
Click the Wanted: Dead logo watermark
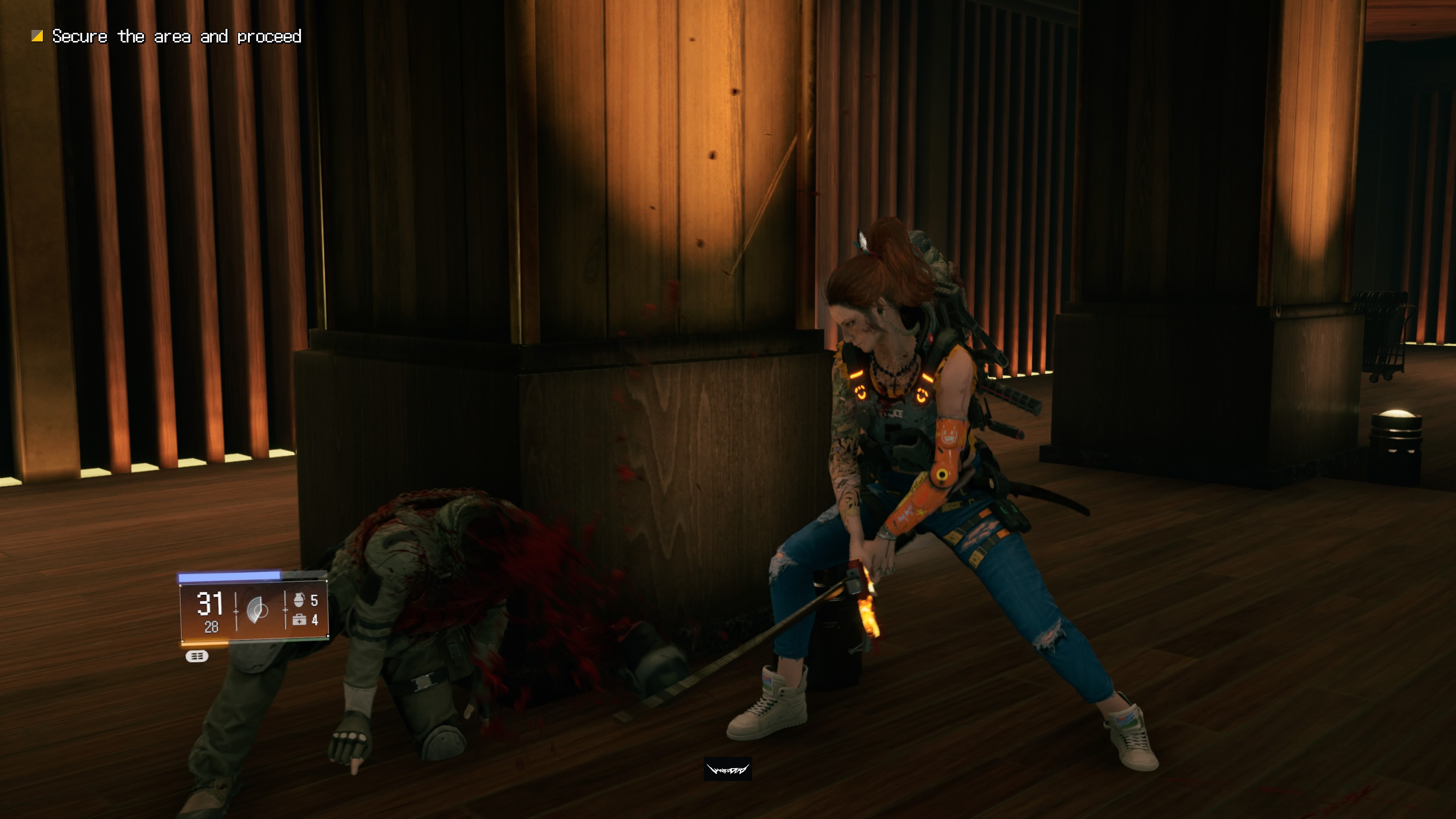pos(728,769)
